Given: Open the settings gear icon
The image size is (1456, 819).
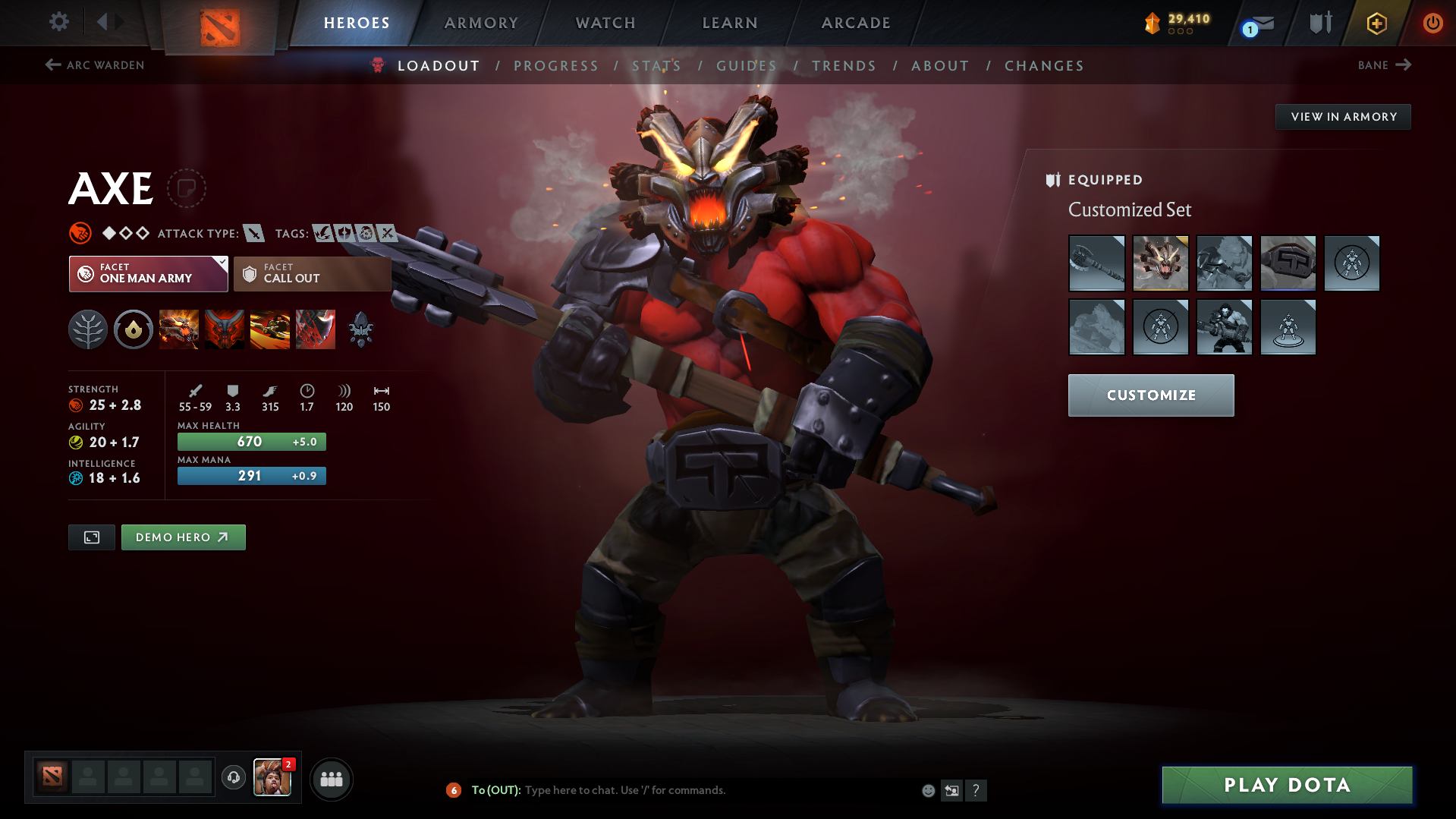Looking at the screenshot, I should click(58, 22).
